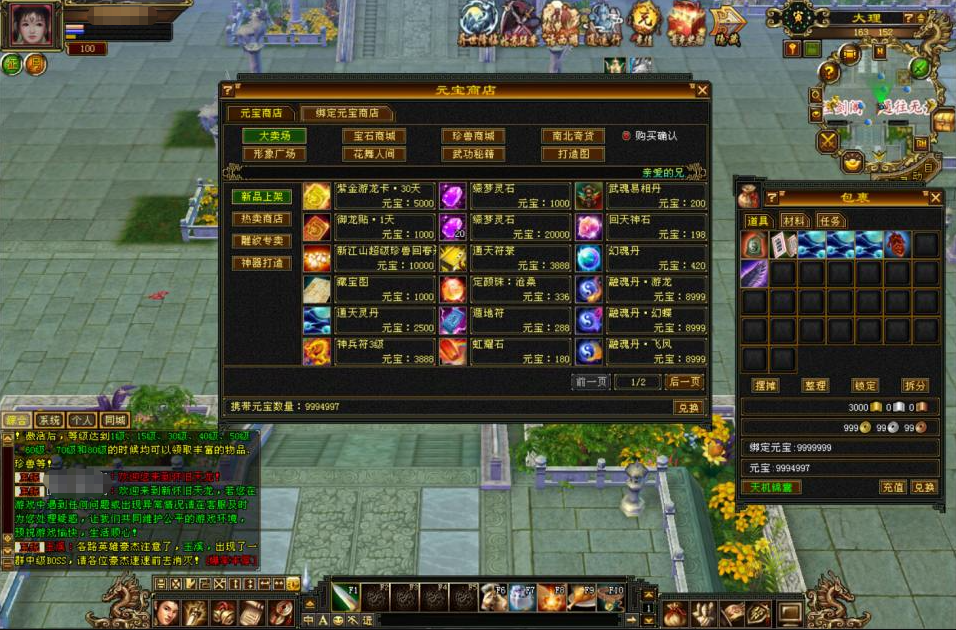Click the 充值 recharge button
956x630 pixels.
pyautogui.click(x=892, y=487)
